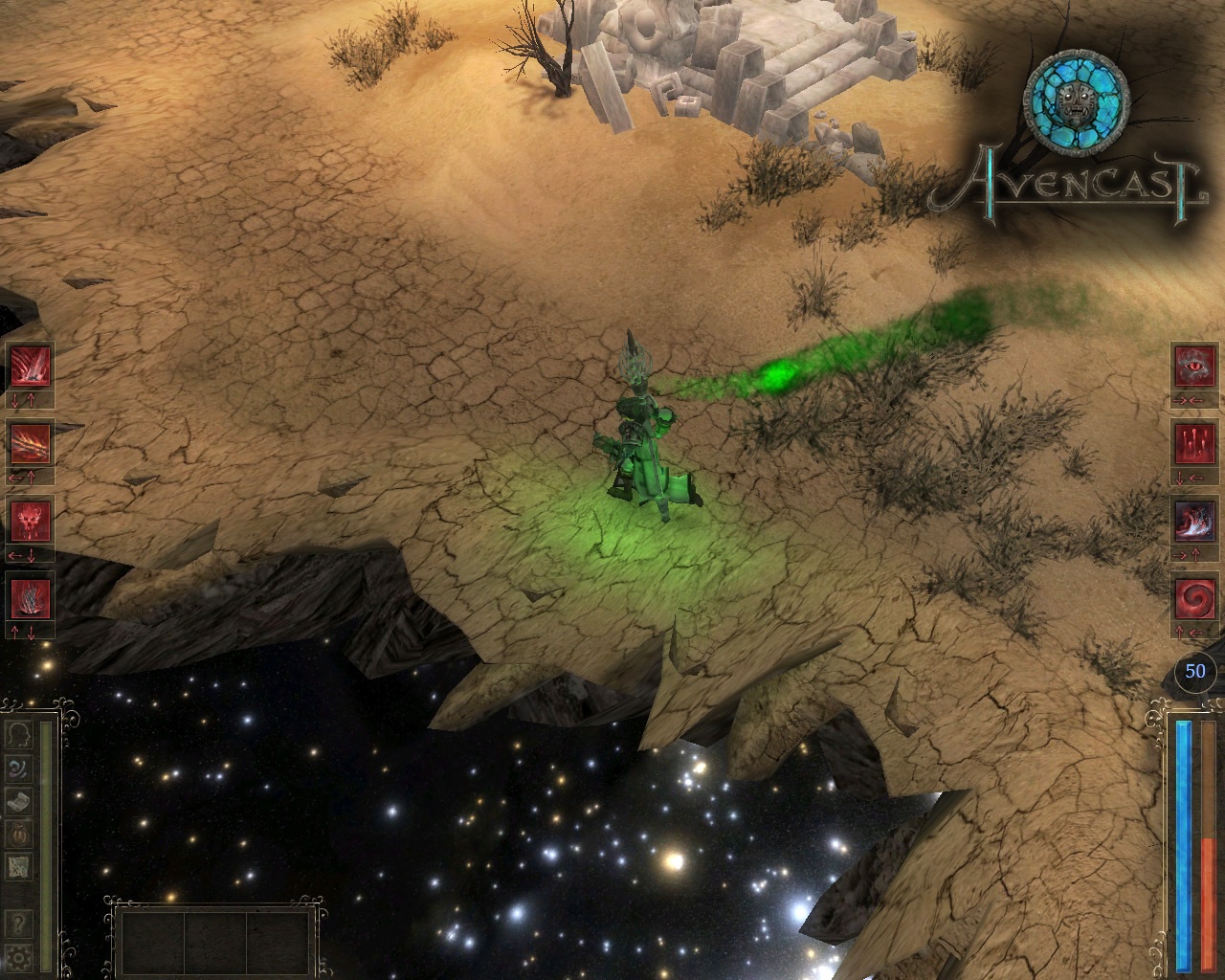This screenshot has height=980, width=1225.
Task: Click the leftmost empty item slot at the bottom
Action: [153, 943]
